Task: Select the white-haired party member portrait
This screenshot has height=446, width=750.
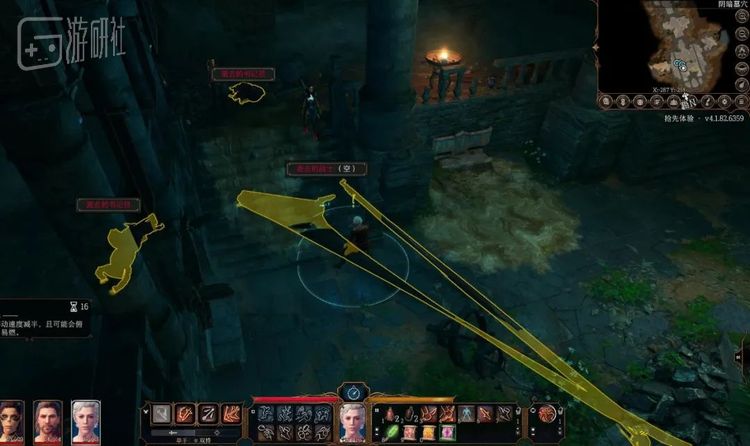Action: tap(85, 421)
